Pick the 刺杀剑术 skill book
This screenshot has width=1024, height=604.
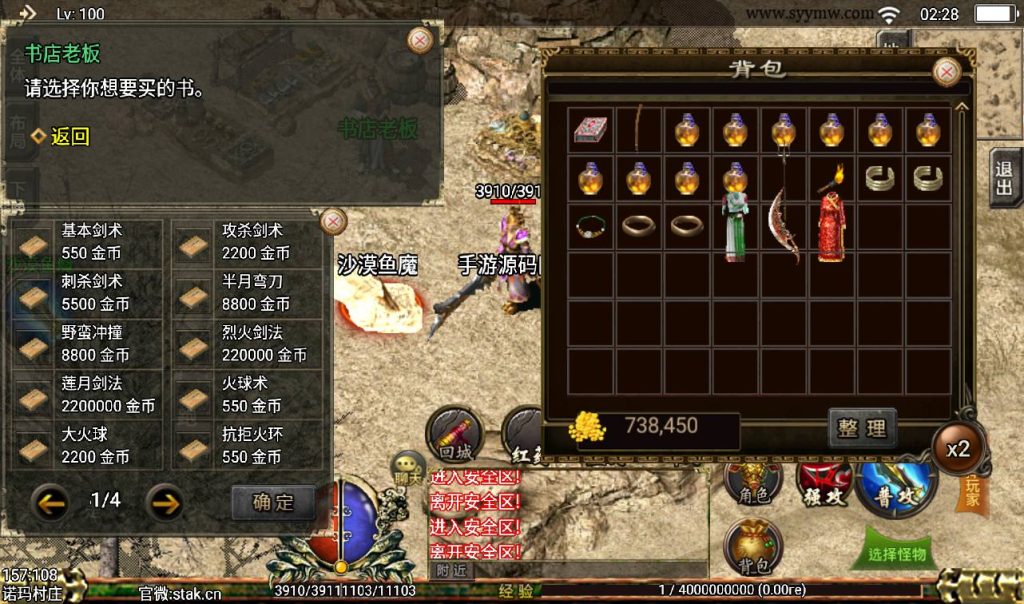pos(86,292)
